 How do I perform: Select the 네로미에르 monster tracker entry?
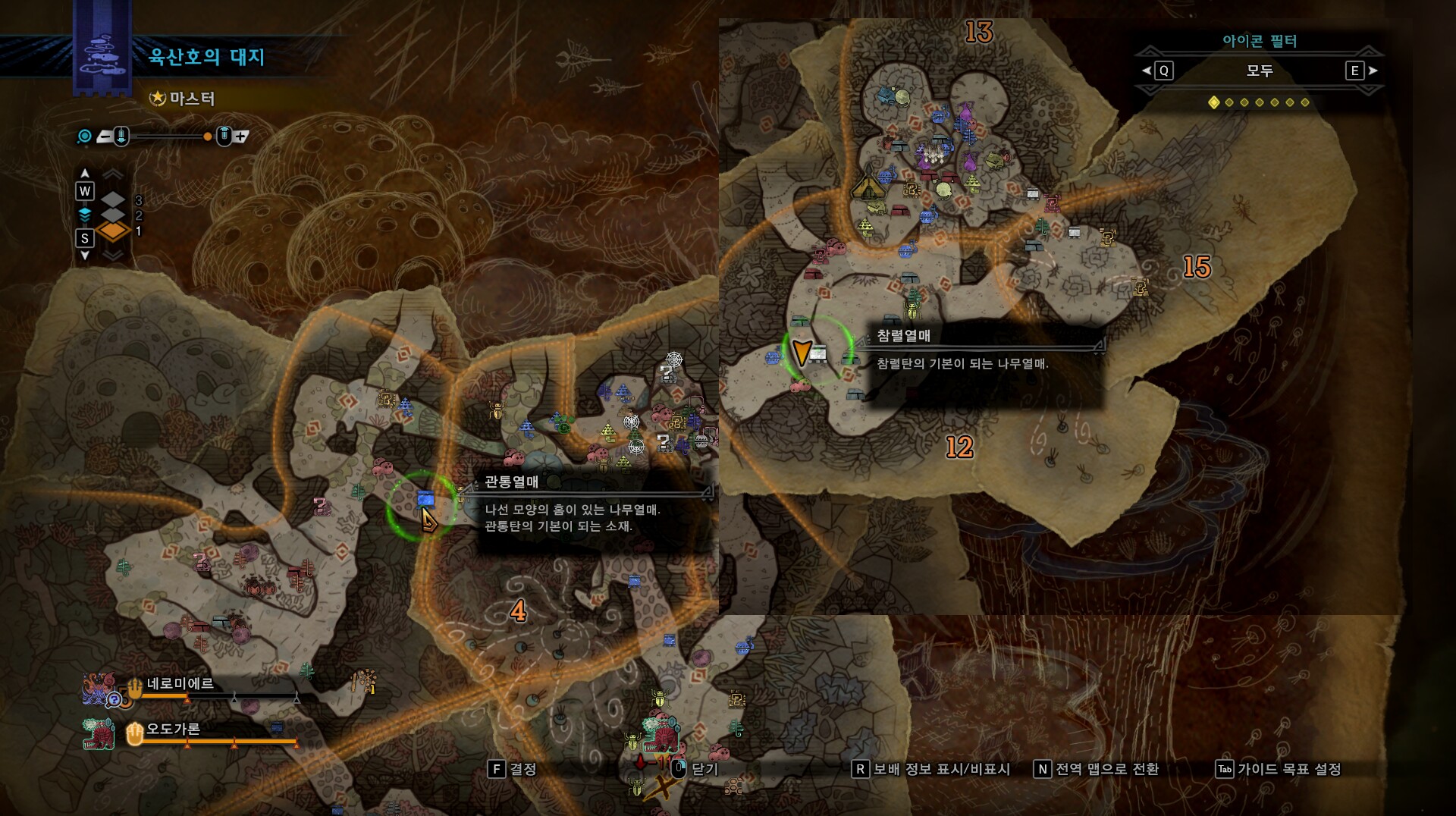pyautogui.click(x=179, y=684)
